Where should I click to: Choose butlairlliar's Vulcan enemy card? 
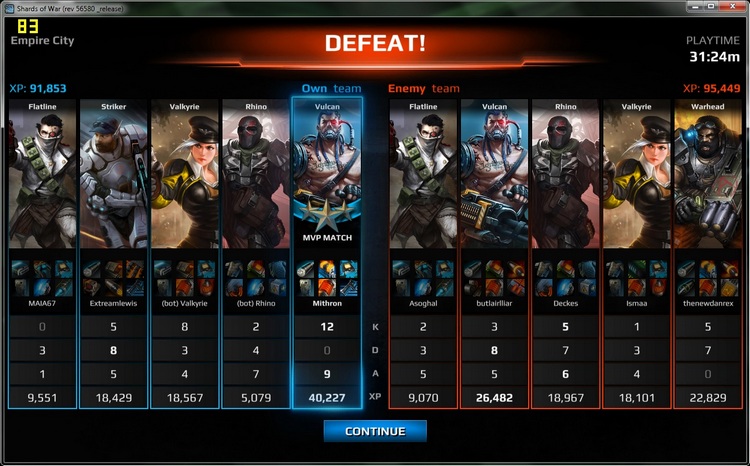pyautogui.click(x=494, y=180)
